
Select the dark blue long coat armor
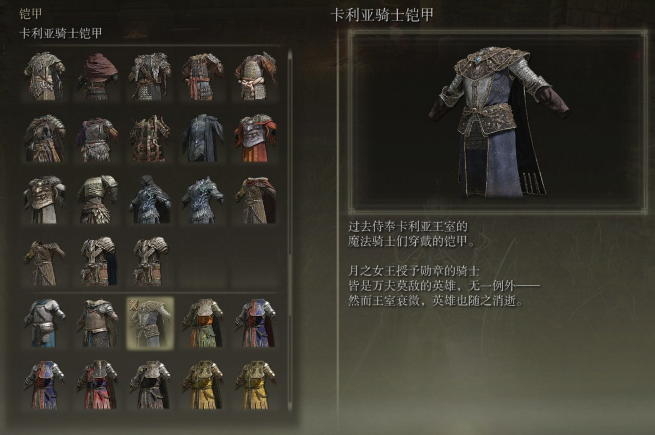click(202, 138)
